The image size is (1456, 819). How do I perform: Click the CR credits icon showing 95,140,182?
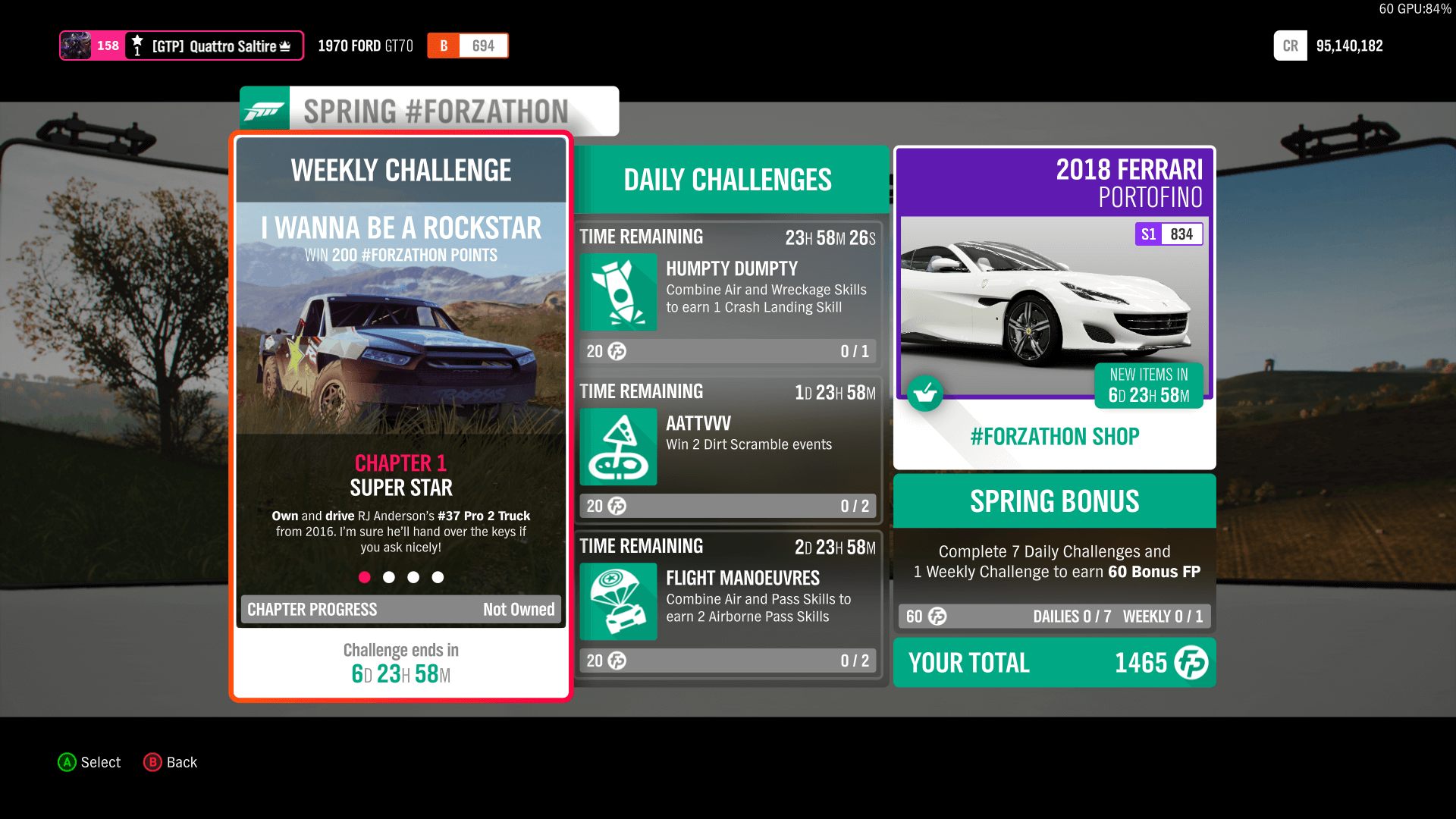coord(1290,45)
